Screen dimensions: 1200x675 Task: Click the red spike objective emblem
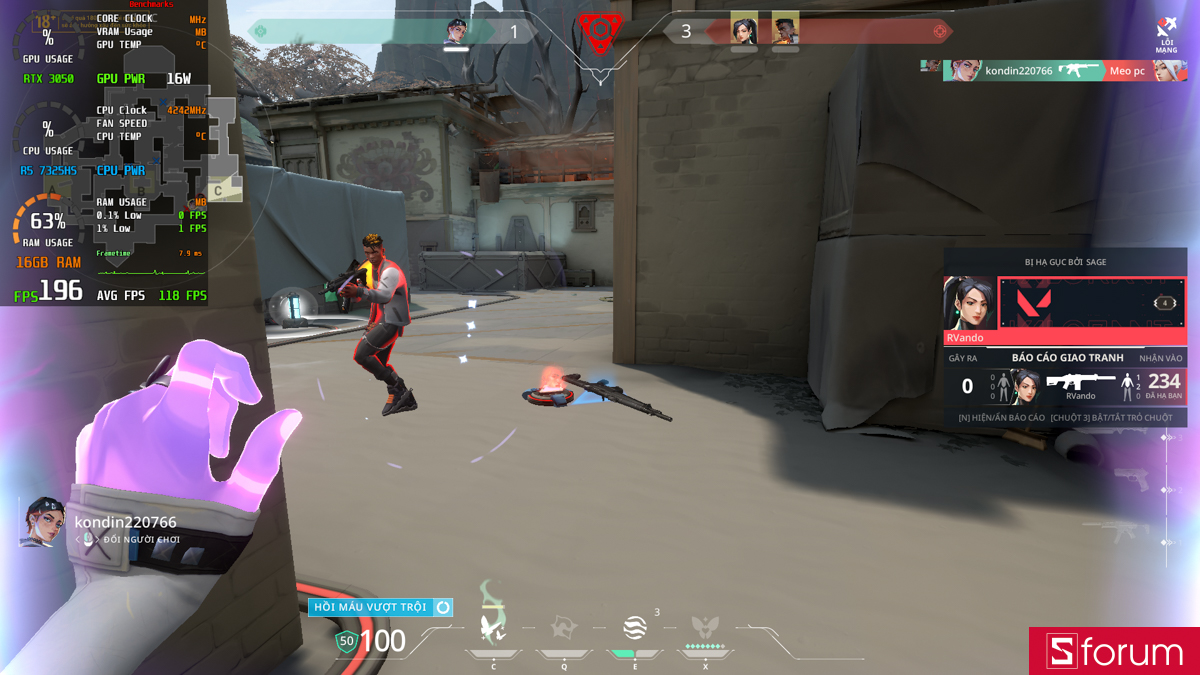pos(599,32)
